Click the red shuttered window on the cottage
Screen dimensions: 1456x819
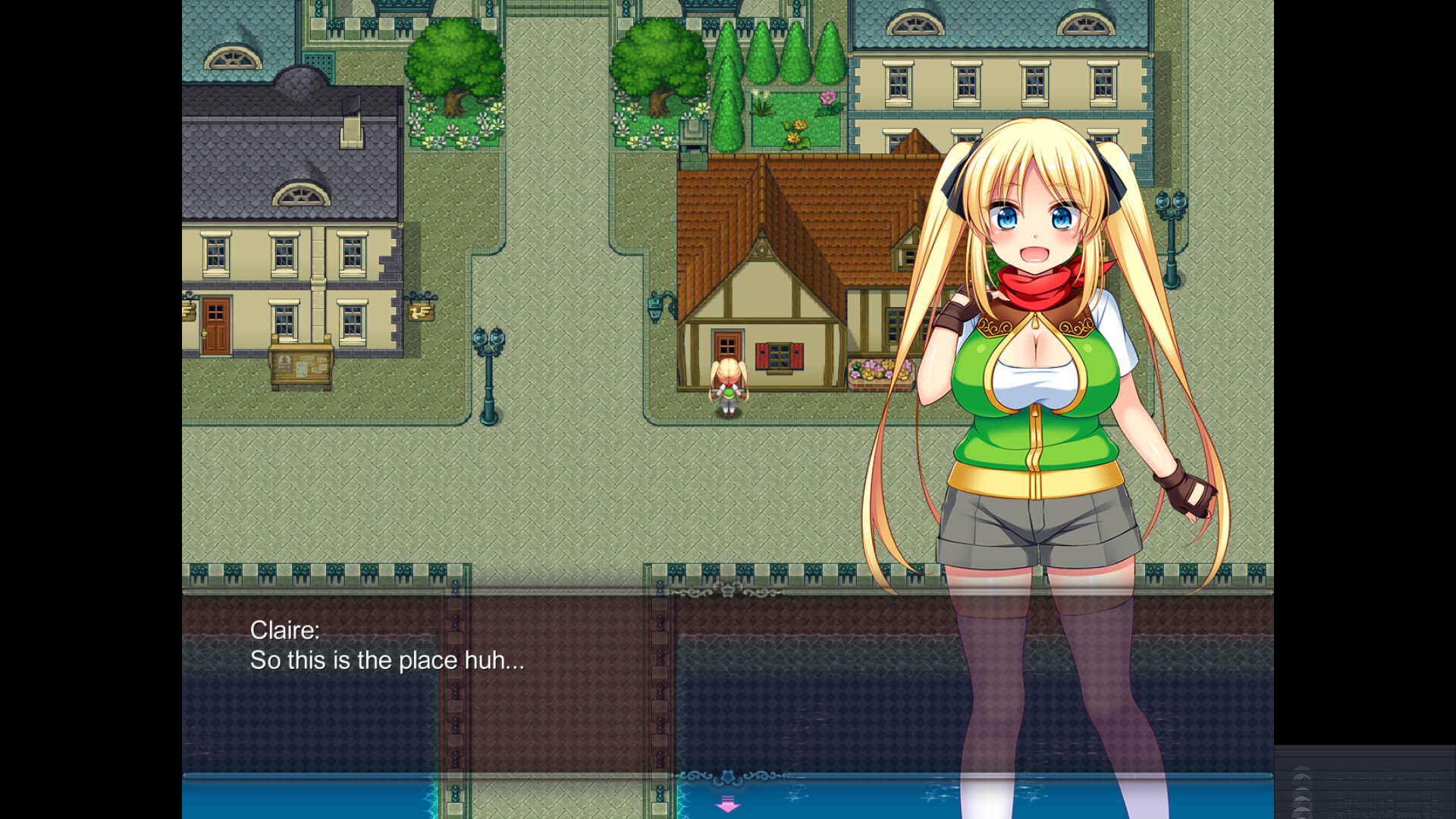[x=779, y=356]
